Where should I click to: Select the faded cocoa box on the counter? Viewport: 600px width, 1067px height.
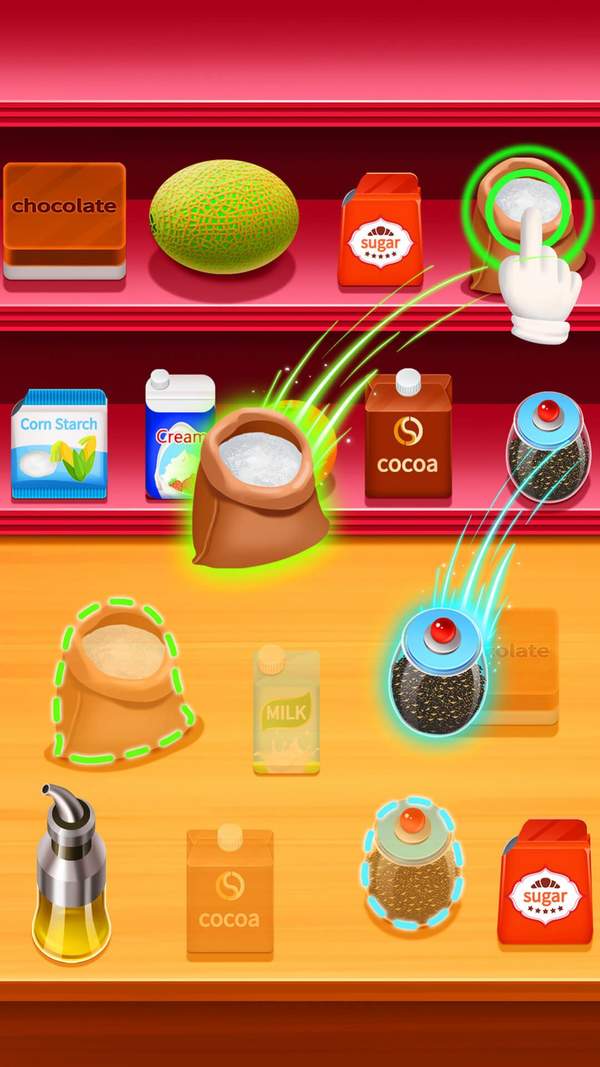tap(230, 890)
